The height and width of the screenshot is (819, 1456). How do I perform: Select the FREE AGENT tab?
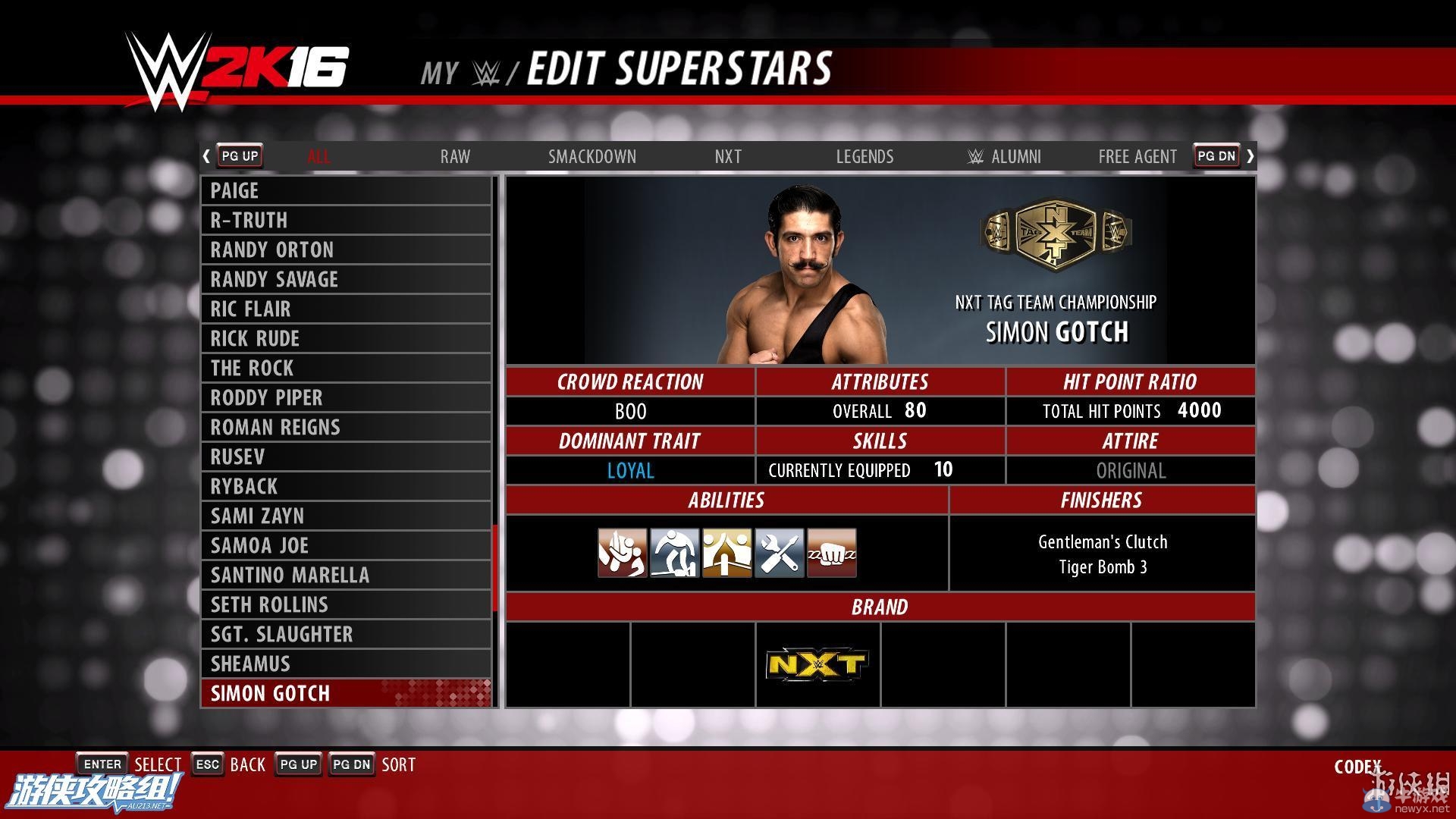coord(1137,157)
